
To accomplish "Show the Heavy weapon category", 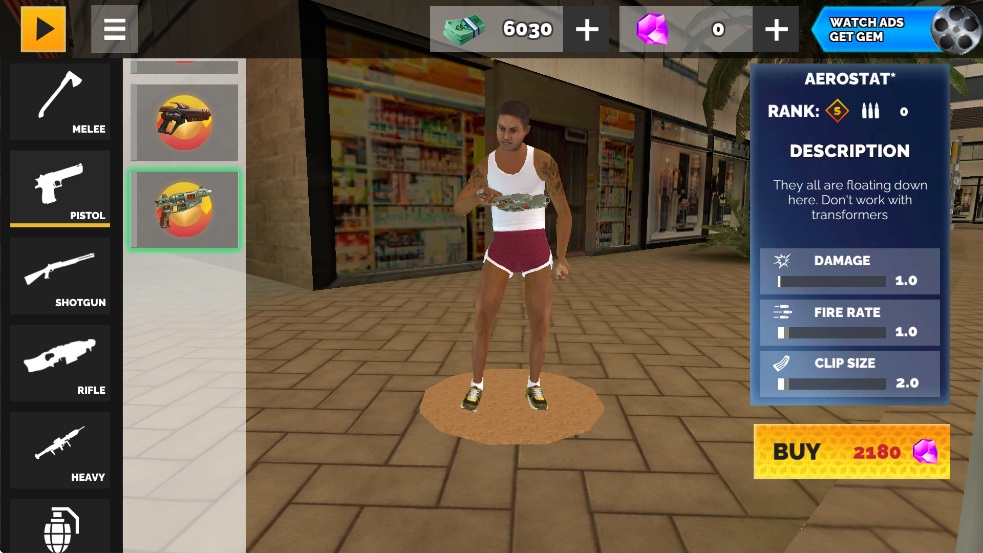I will (x=60, y=451).
